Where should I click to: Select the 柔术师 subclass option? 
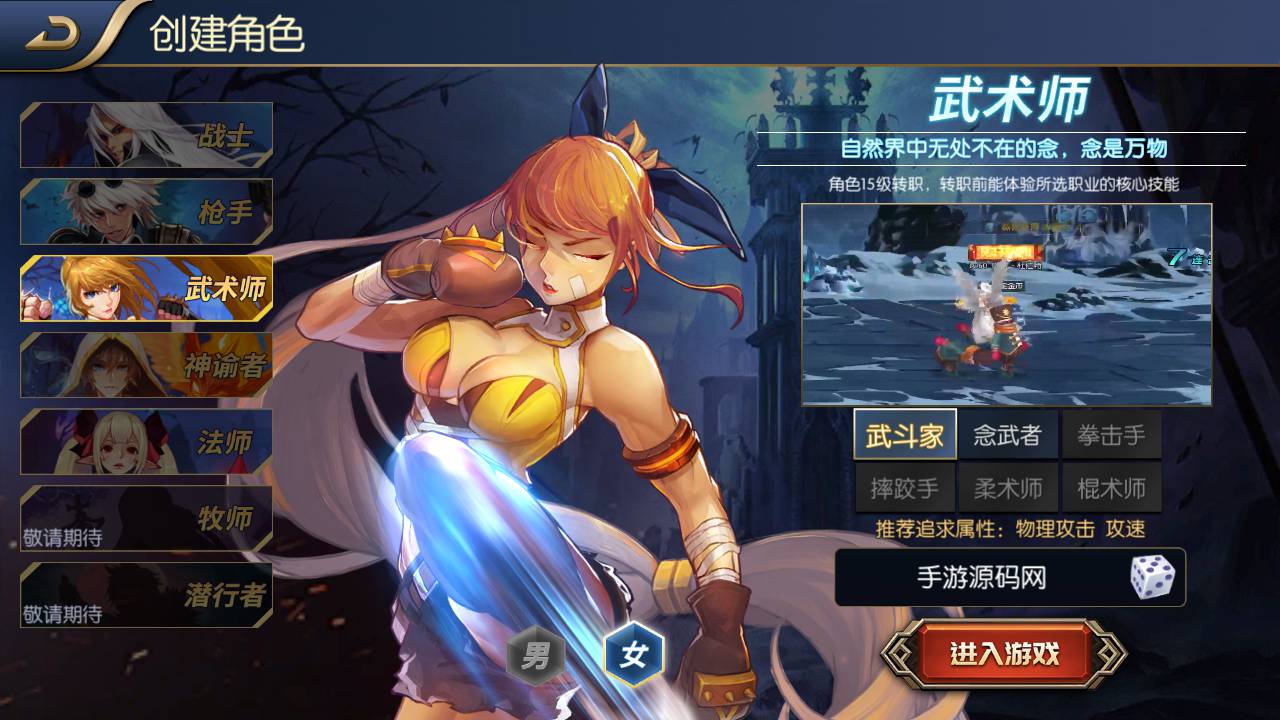coord(1010,487)
